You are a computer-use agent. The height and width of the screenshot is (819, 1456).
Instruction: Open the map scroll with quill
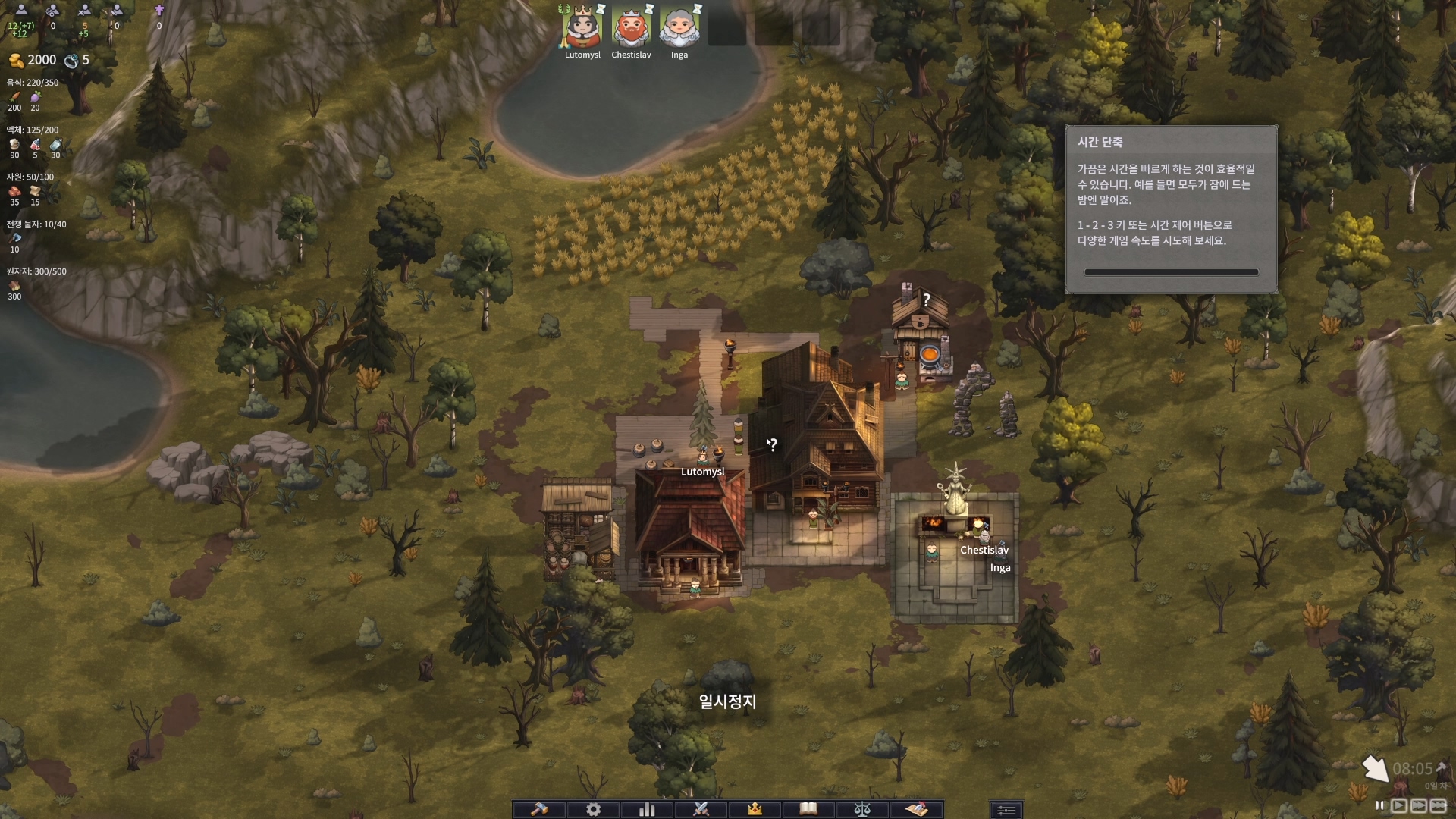[916, 809]
